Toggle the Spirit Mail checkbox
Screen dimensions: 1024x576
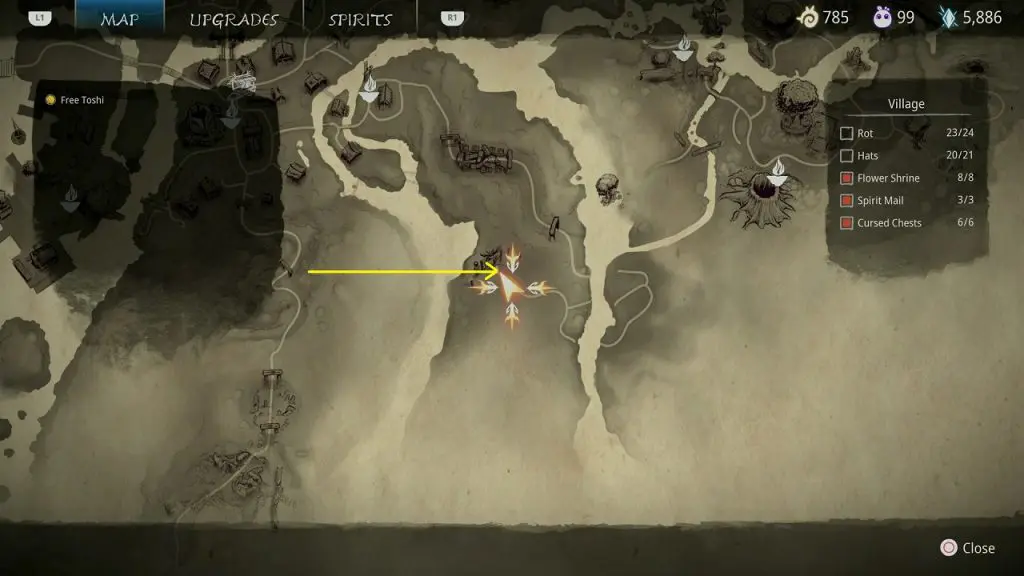tap(847, 201)
